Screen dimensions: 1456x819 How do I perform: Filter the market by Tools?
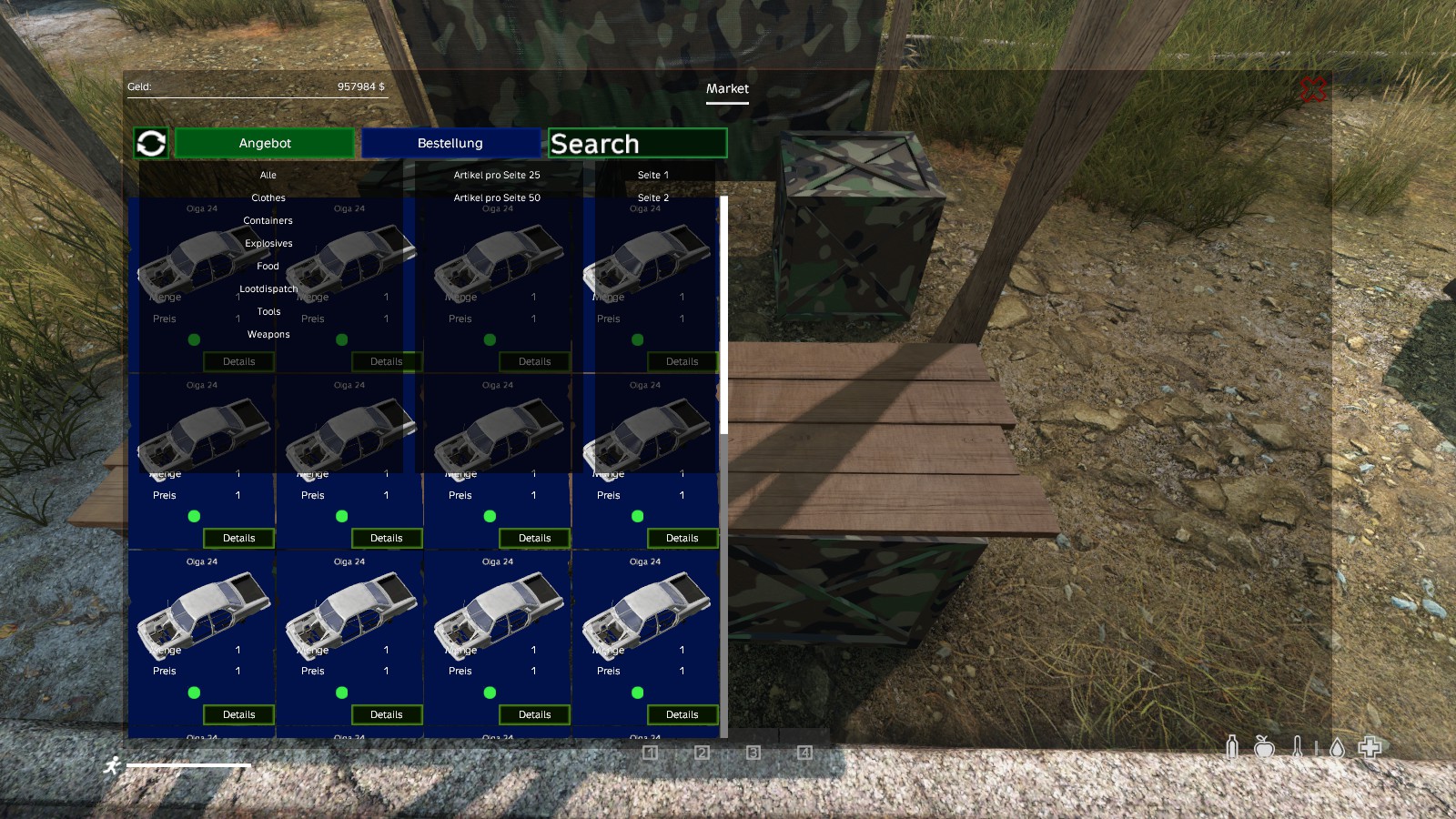click(268, 311)
